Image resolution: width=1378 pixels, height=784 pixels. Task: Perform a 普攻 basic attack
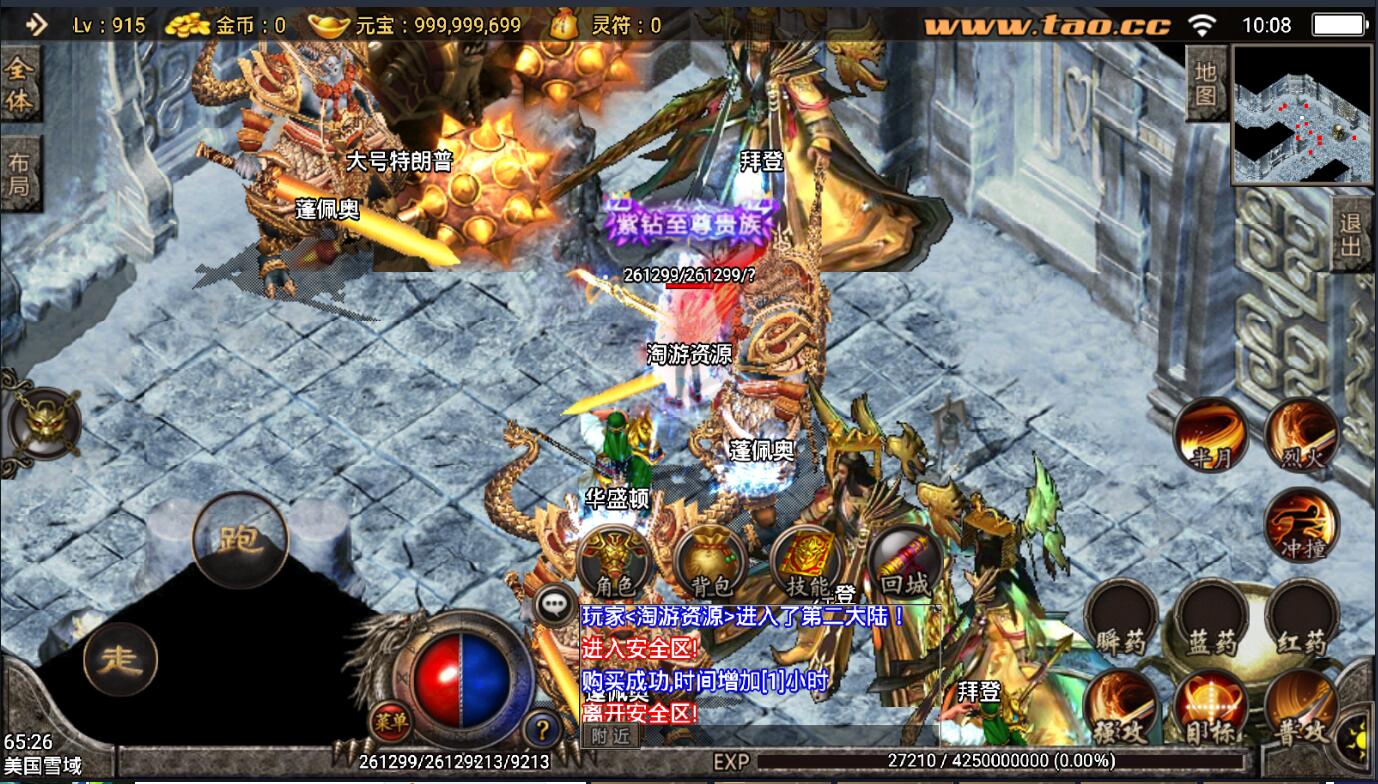coord(1301,706)
